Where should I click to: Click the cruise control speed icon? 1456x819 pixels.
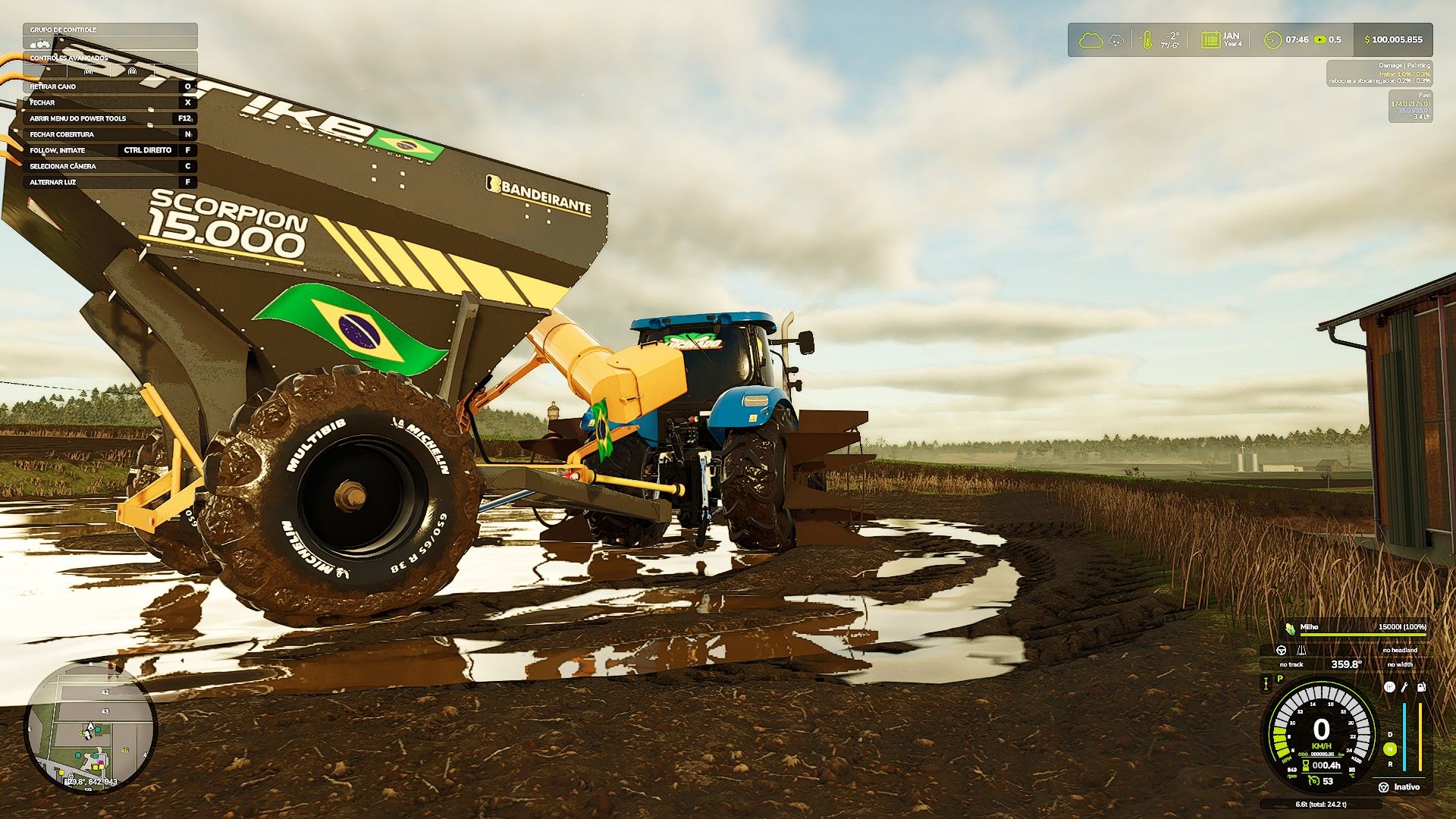(x=1314, y=781)
